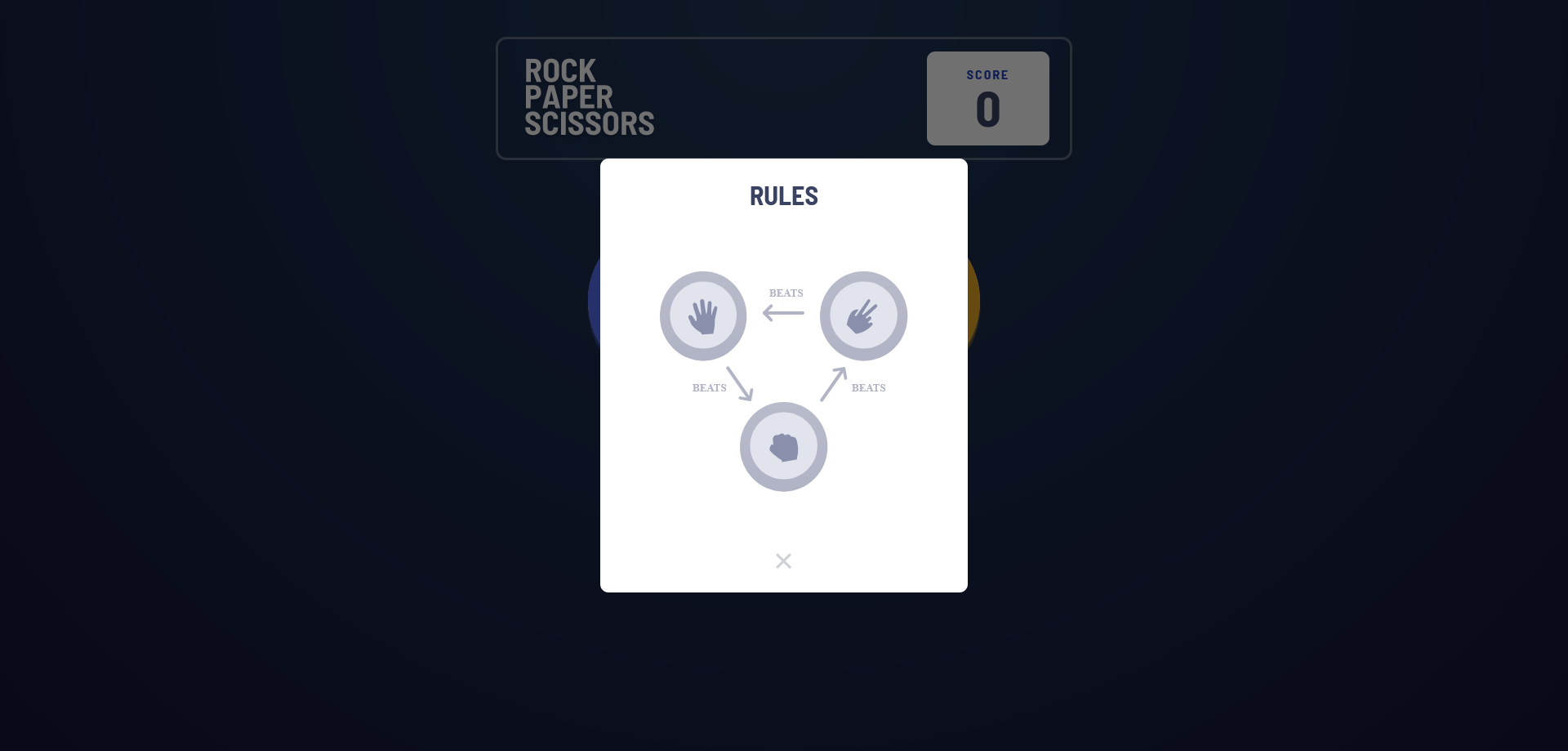Click the left BEATS label

708,388
